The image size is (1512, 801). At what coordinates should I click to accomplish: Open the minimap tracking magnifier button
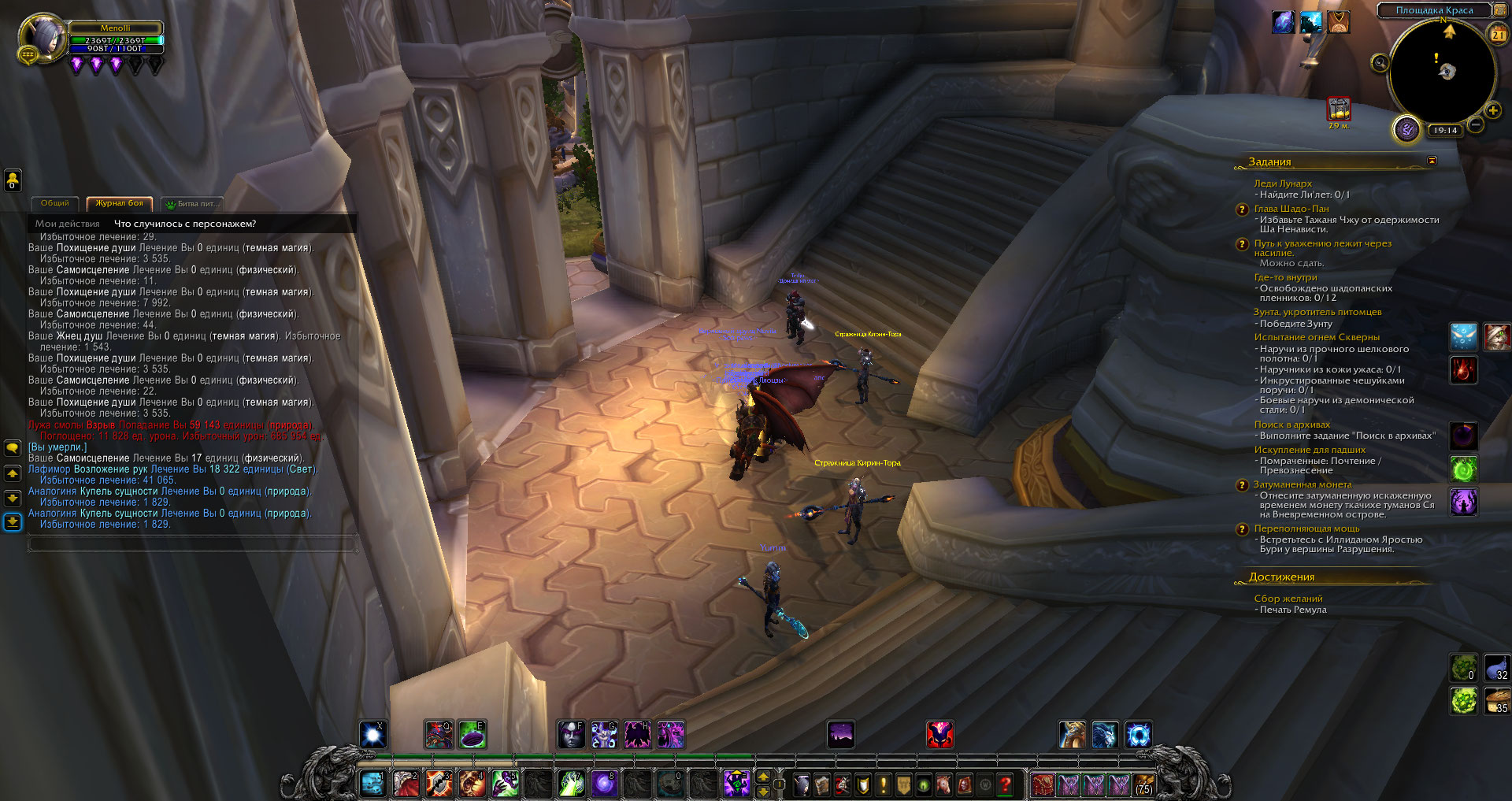click(x=1380, y=63)
